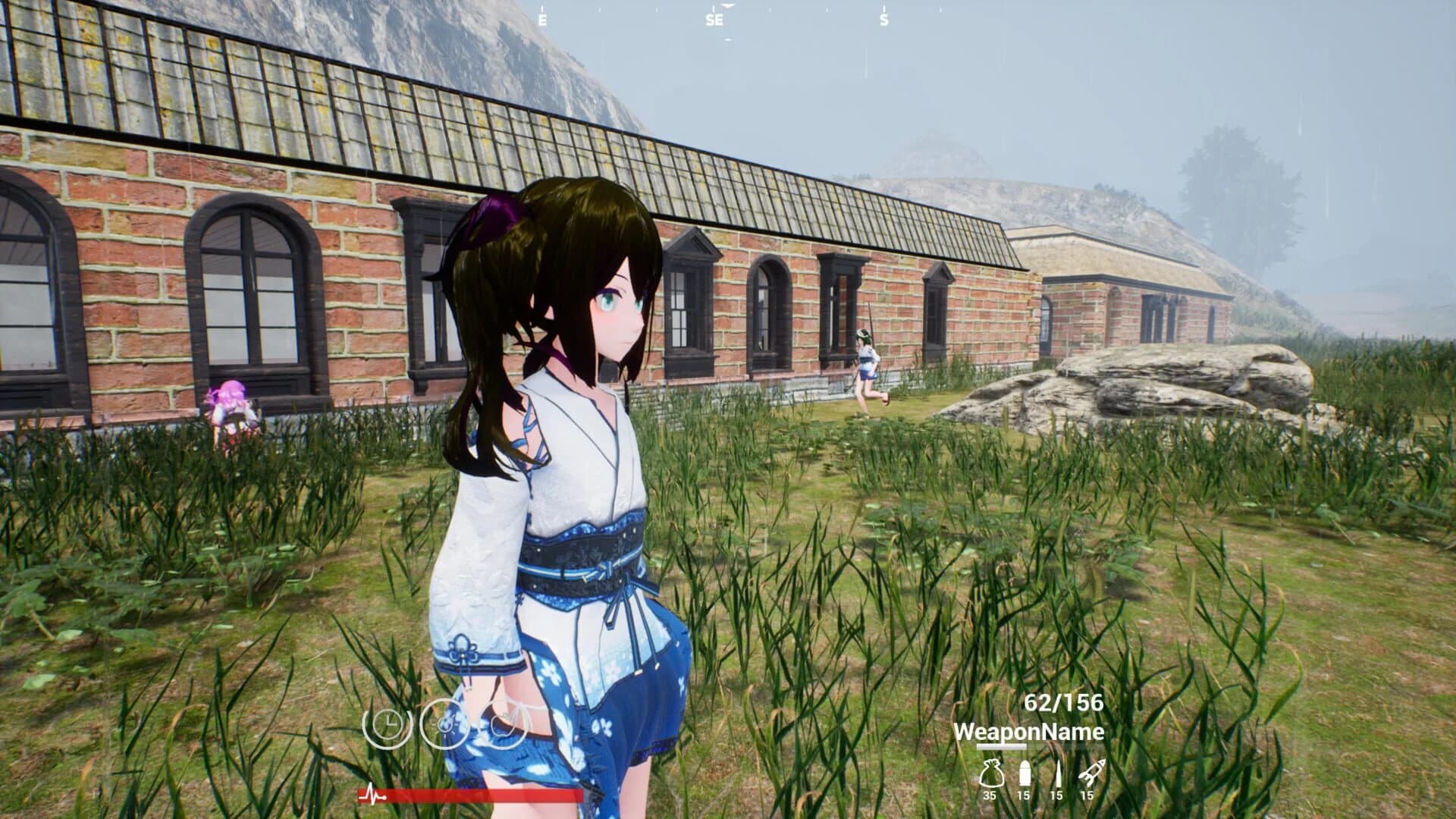This screenshot has height=819, width=1456.
Task: Open the WeaponName weapon selector
Action: point(1031,733)
